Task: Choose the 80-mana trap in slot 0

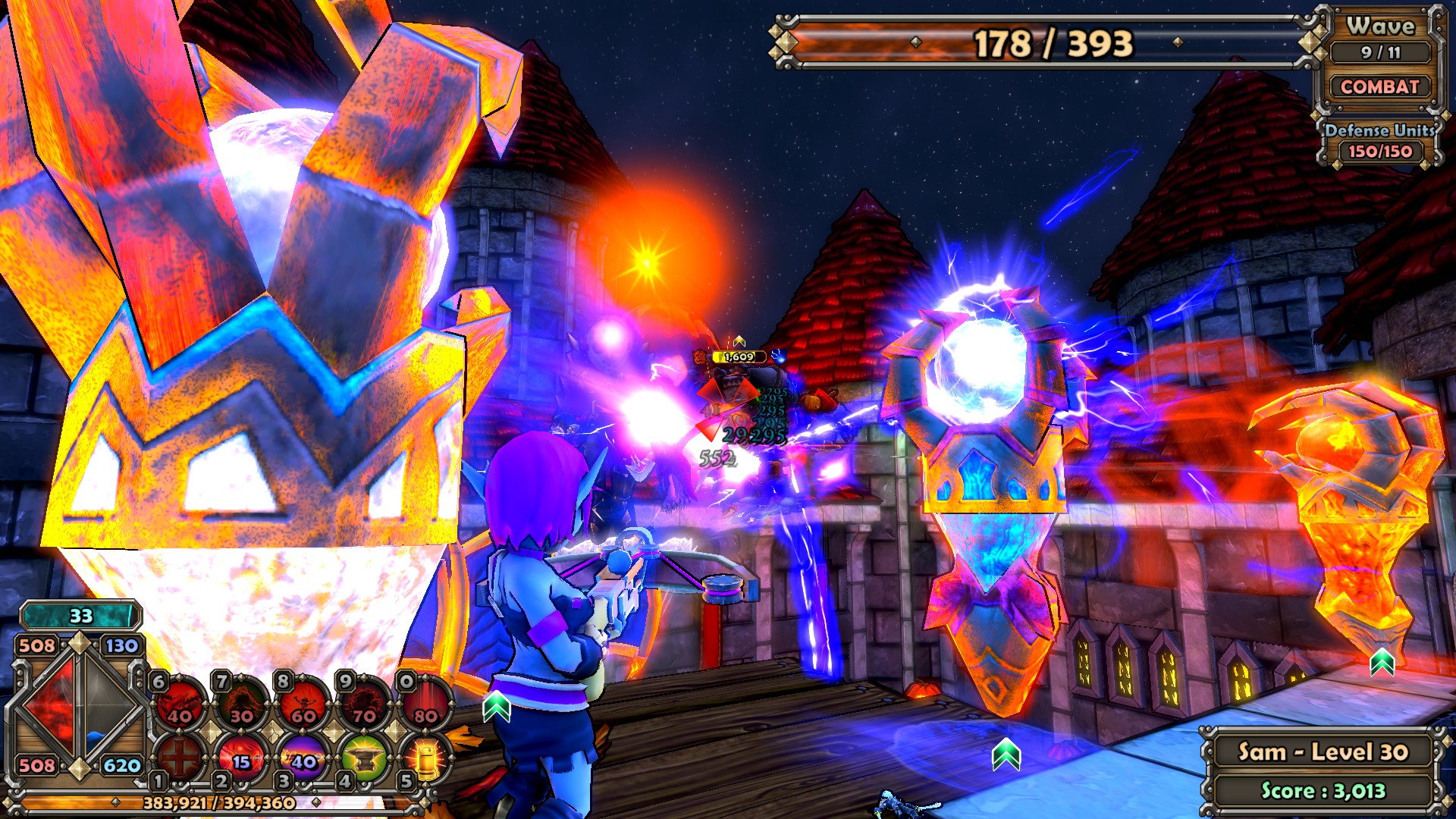Action: (x=425, y=703)
